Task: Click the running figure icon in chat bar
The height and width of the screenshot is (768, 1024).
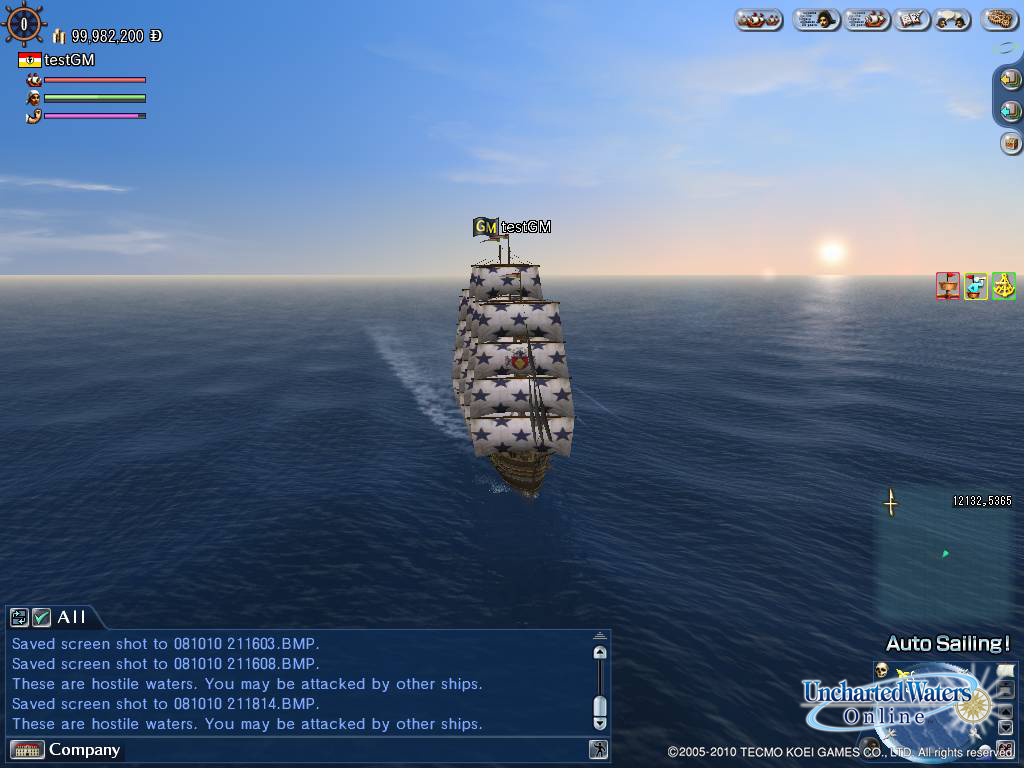Action: [x=598, y=749]
